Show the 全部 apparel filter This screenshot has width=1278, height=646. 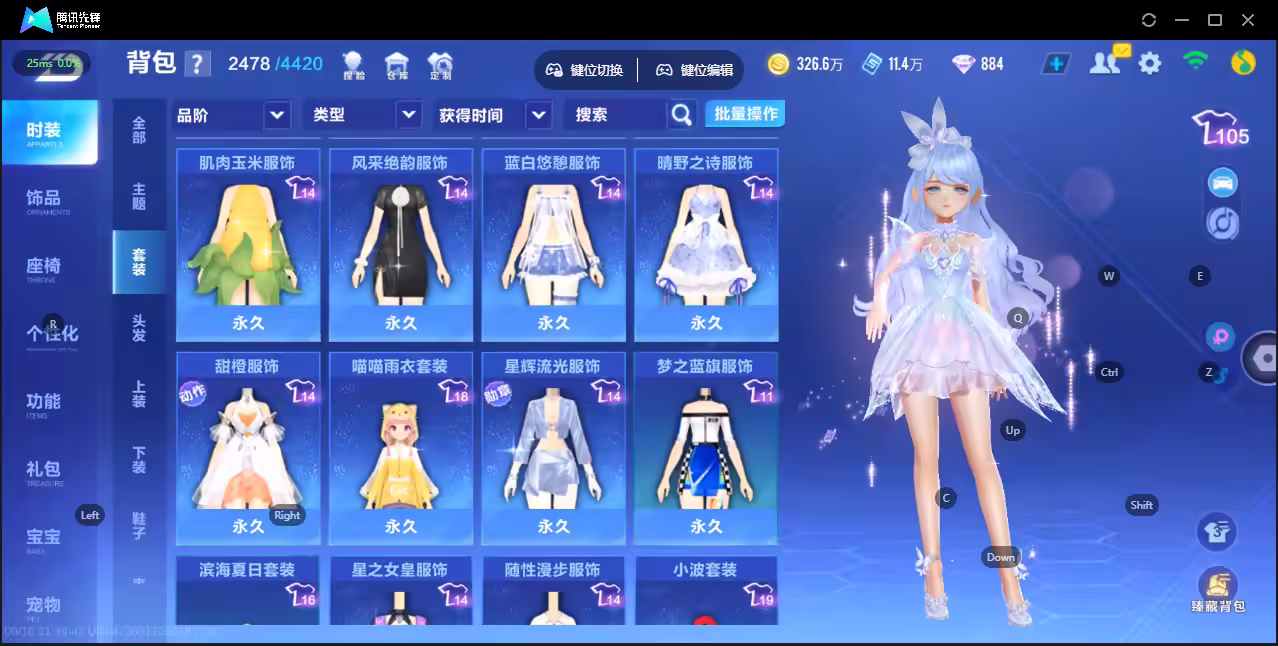[x=139, y=130]
